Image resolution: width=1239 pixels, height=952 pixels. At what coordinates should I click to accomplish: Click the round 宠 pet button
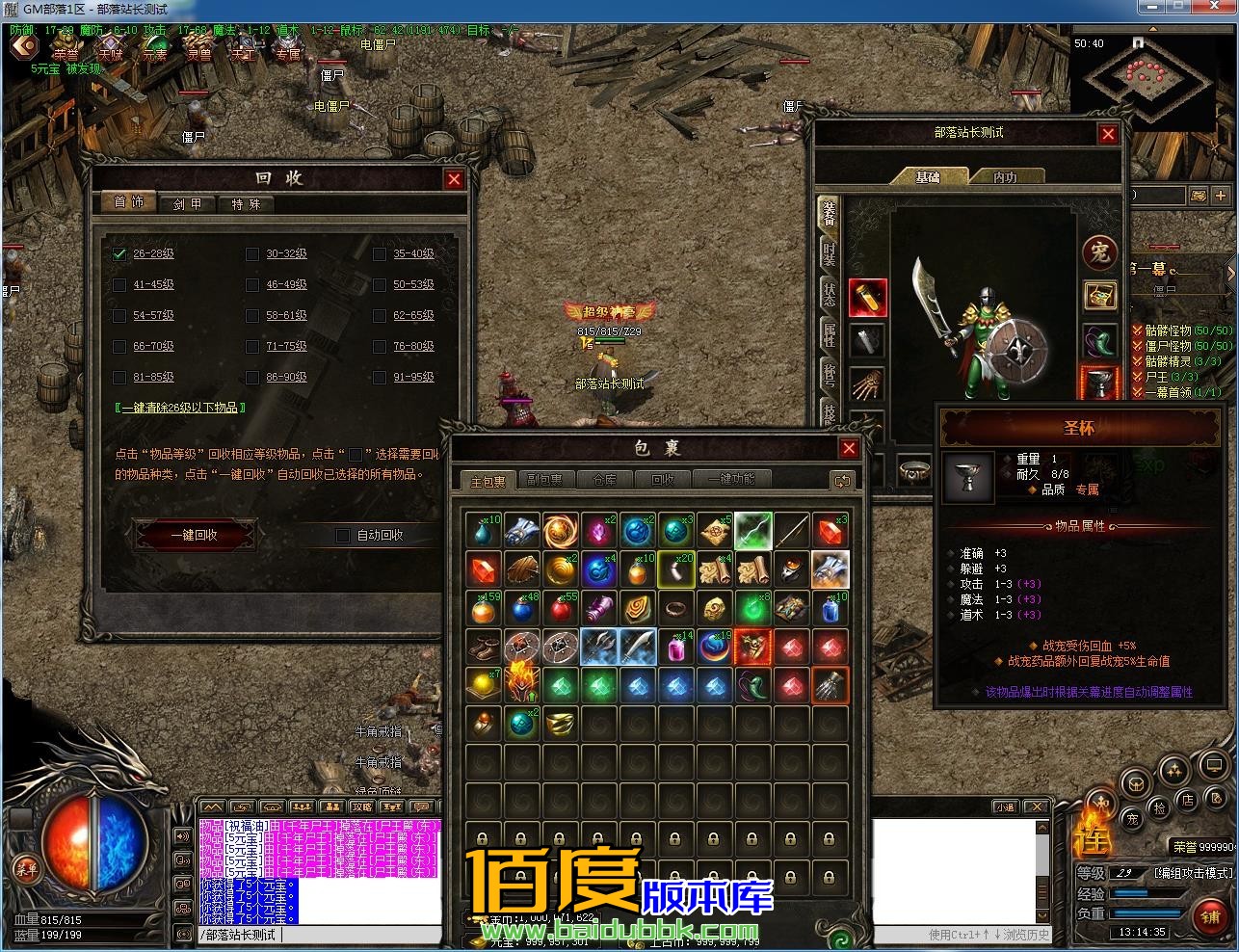pyautogui.click(x=1099, y=252)
